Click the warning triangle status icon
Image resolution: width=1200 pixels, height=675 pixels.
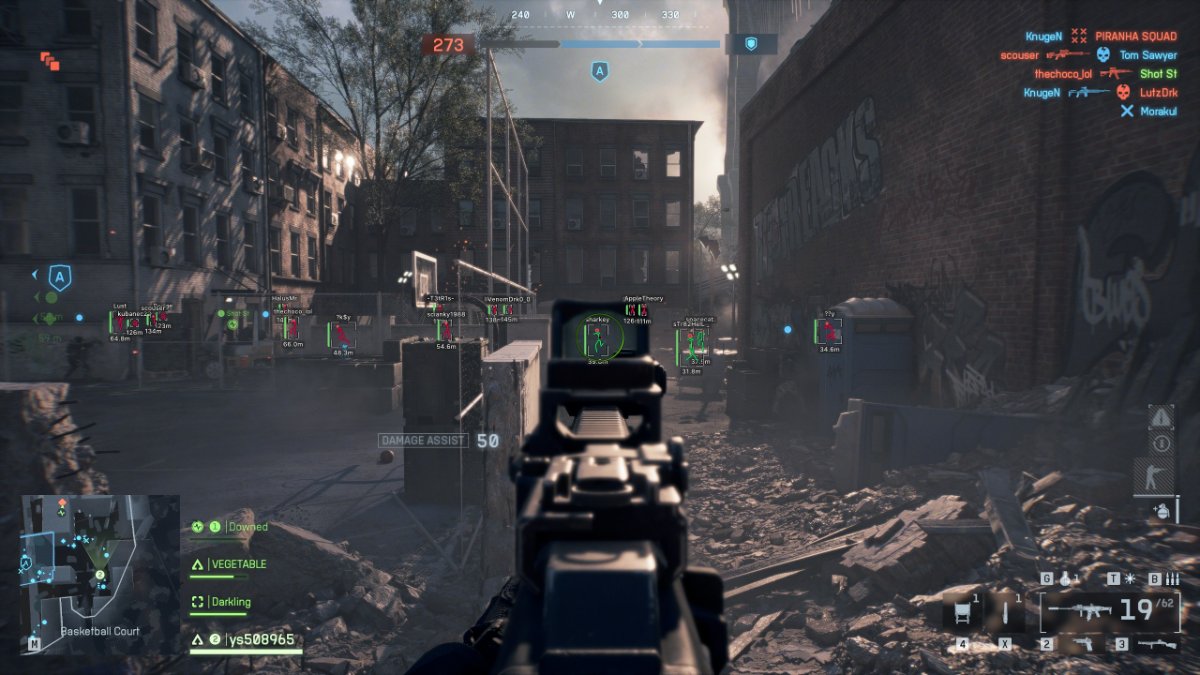[x=1160, y=417]
